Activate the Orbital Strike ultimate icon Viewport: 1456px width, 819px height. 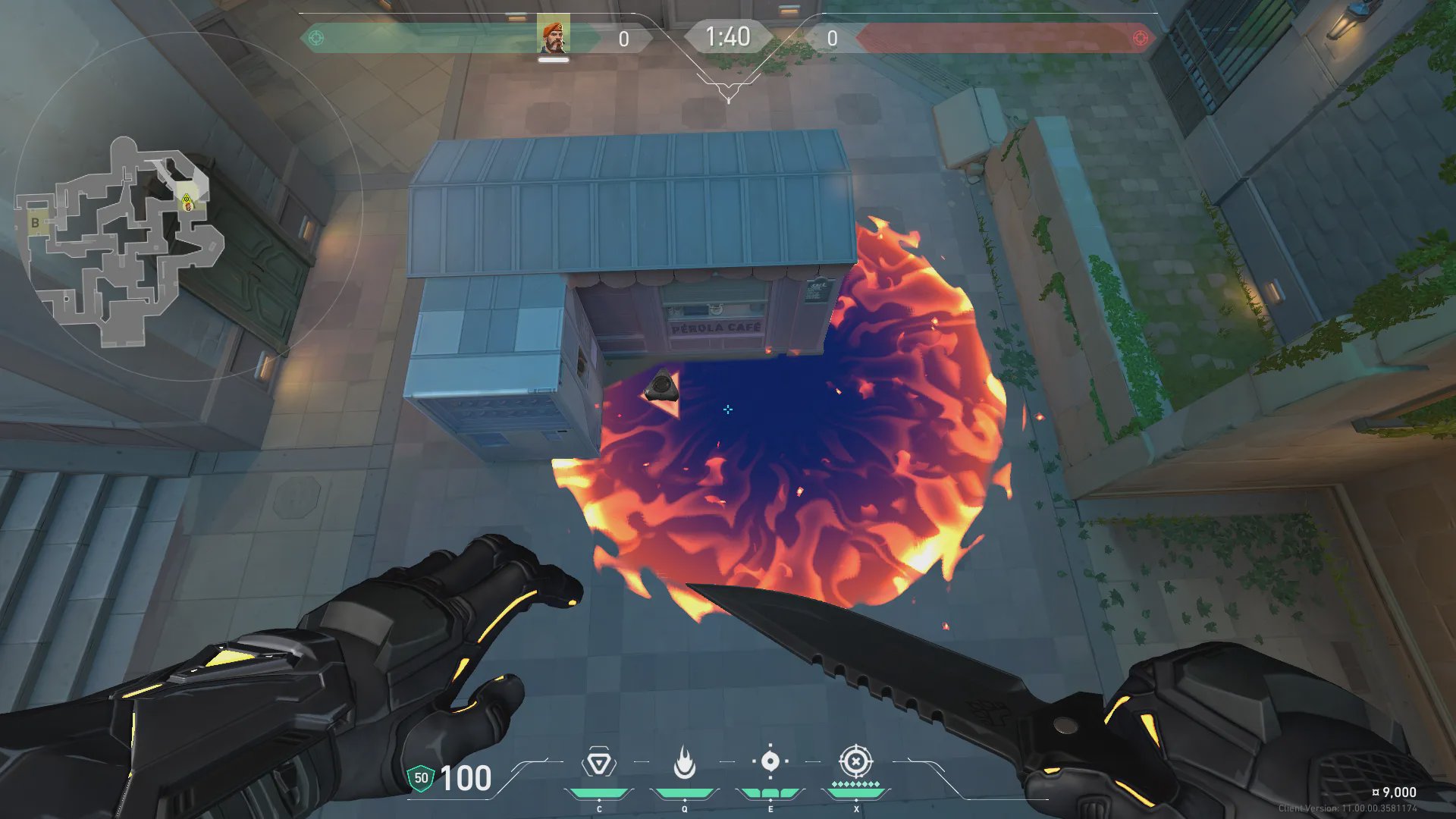click(855, 761)
